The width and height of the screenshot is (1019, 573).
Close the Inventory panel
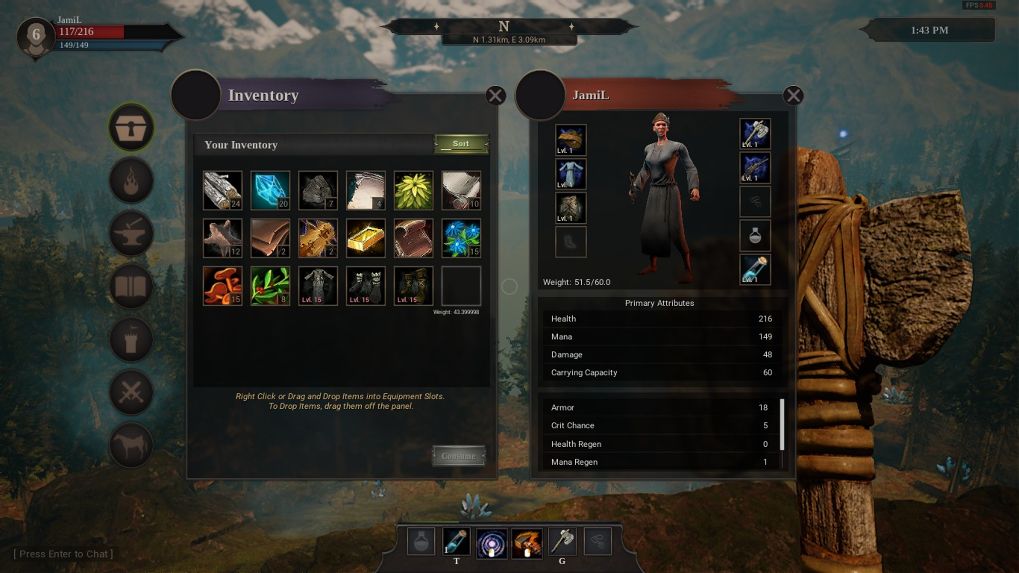click(x=495, y=96)
